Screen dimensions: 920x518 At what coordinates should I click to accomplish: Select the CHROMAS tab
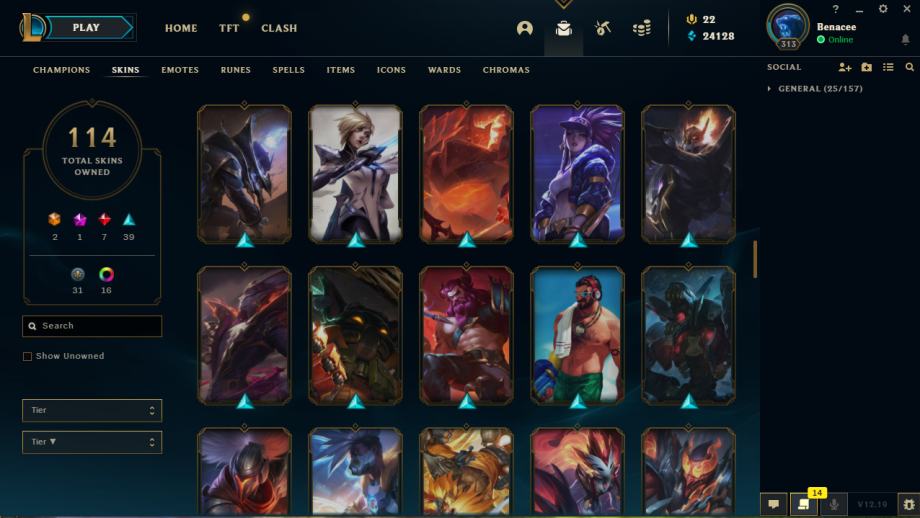(506, 70)
